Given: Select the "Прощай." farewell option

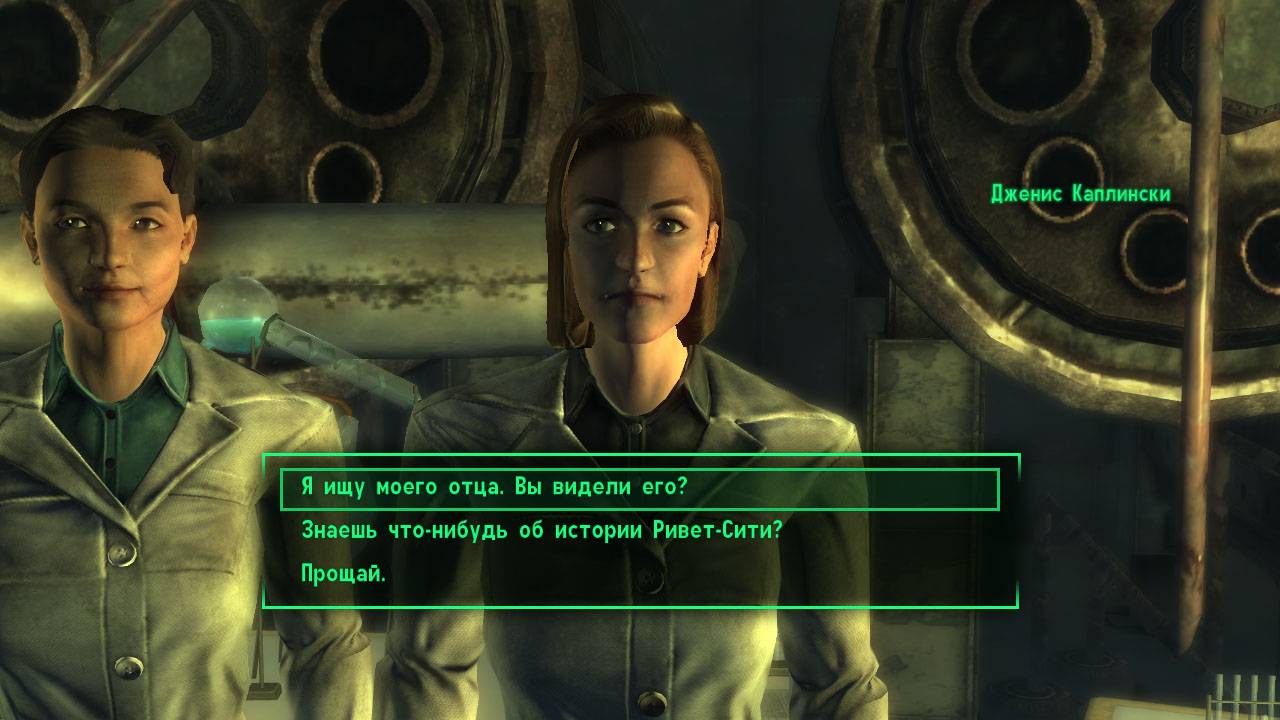Looking at the screenshot, I should point(343,574).
